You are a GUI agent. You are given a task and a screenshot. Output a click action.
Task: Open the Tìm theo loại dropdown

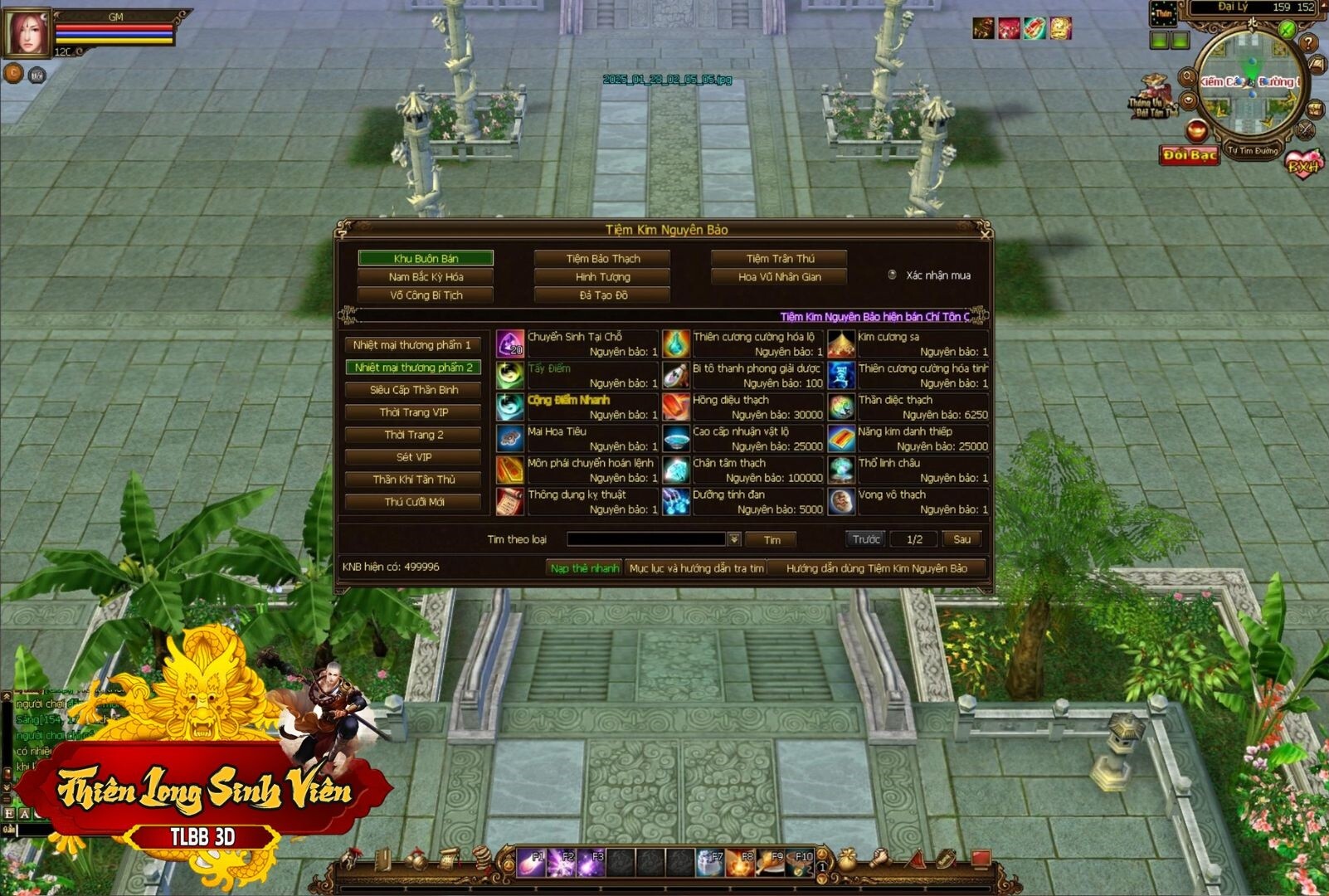tap(734, 540)
